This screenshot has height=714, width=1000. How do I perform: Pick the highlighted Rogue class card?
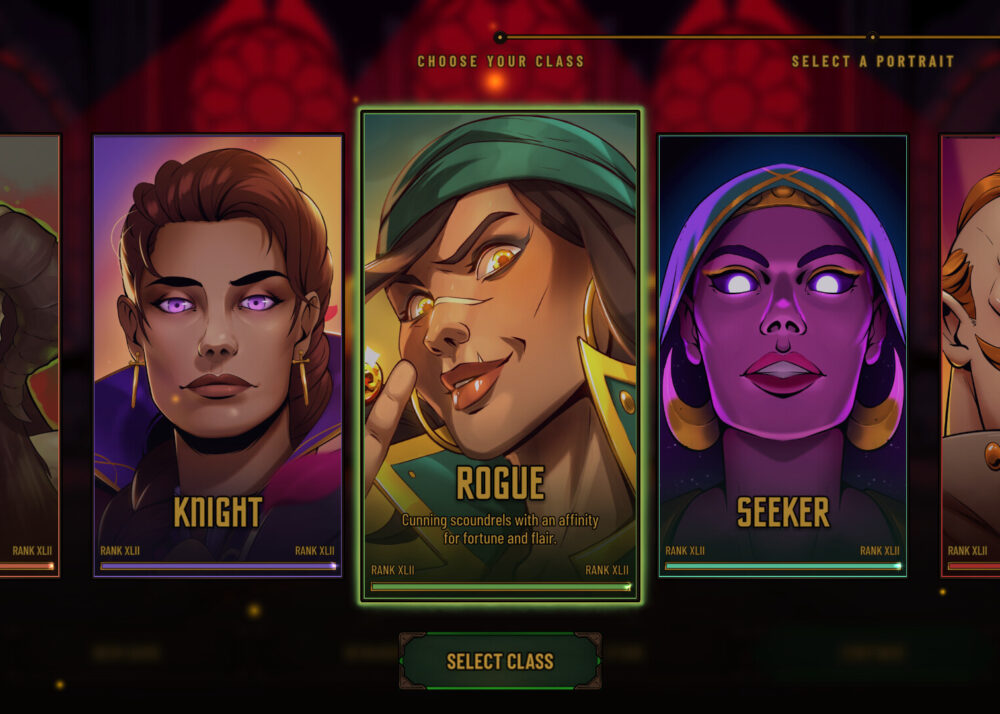click(x=500, y=355)
